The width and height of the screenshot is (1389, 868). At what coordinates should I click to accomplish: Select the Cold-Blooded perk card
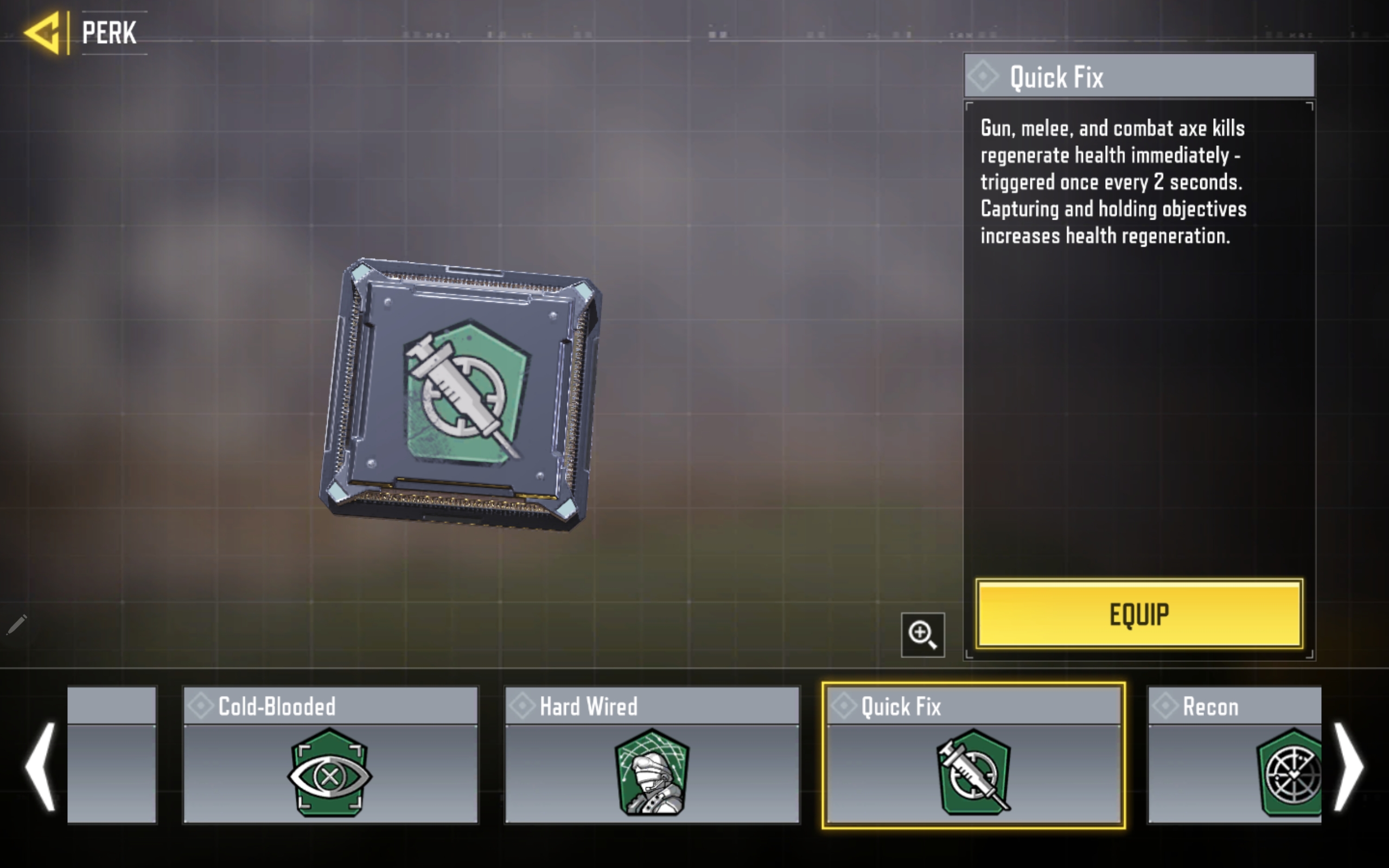pos(330,755)
